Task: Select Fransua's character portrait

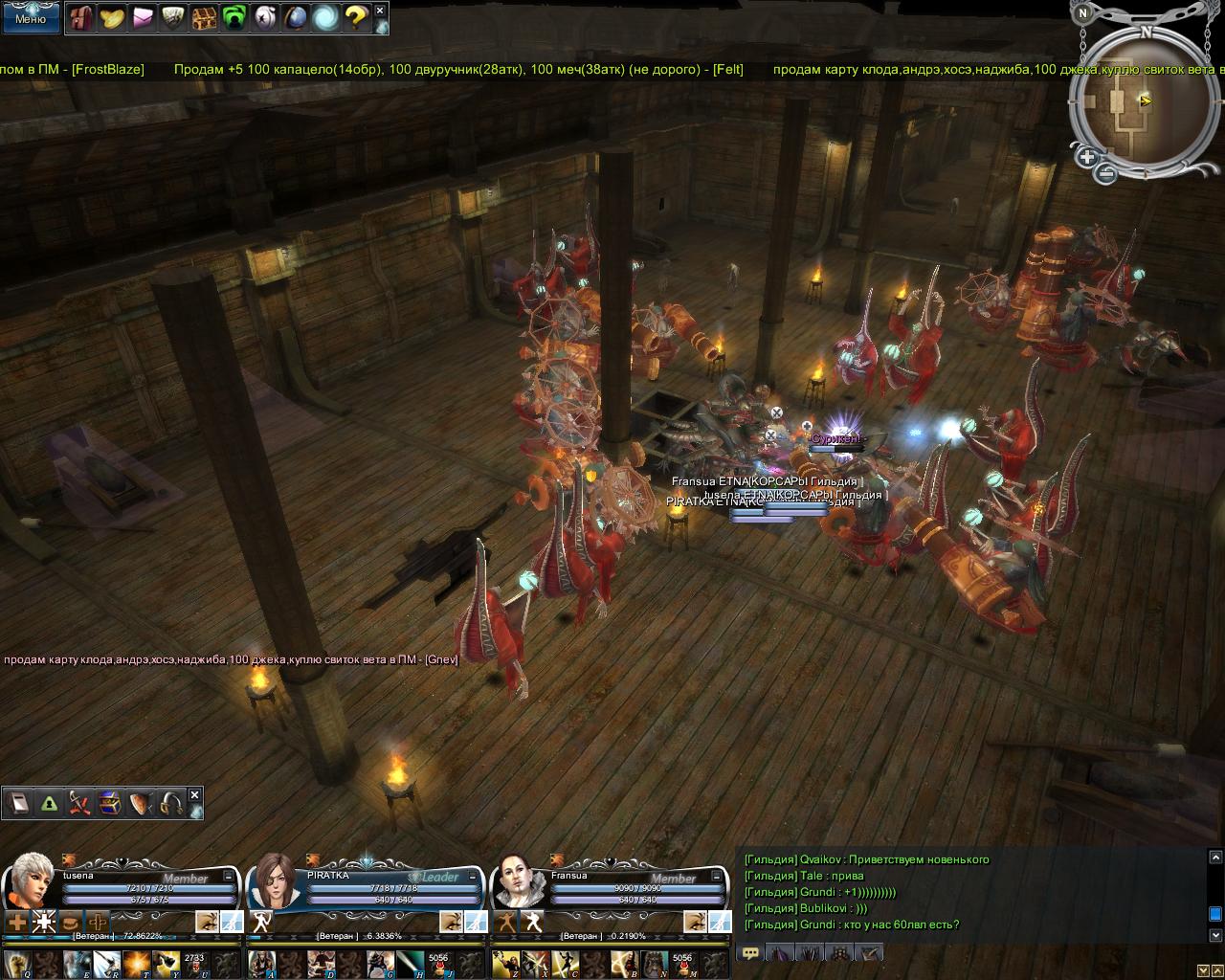Action: click(520, 880)
